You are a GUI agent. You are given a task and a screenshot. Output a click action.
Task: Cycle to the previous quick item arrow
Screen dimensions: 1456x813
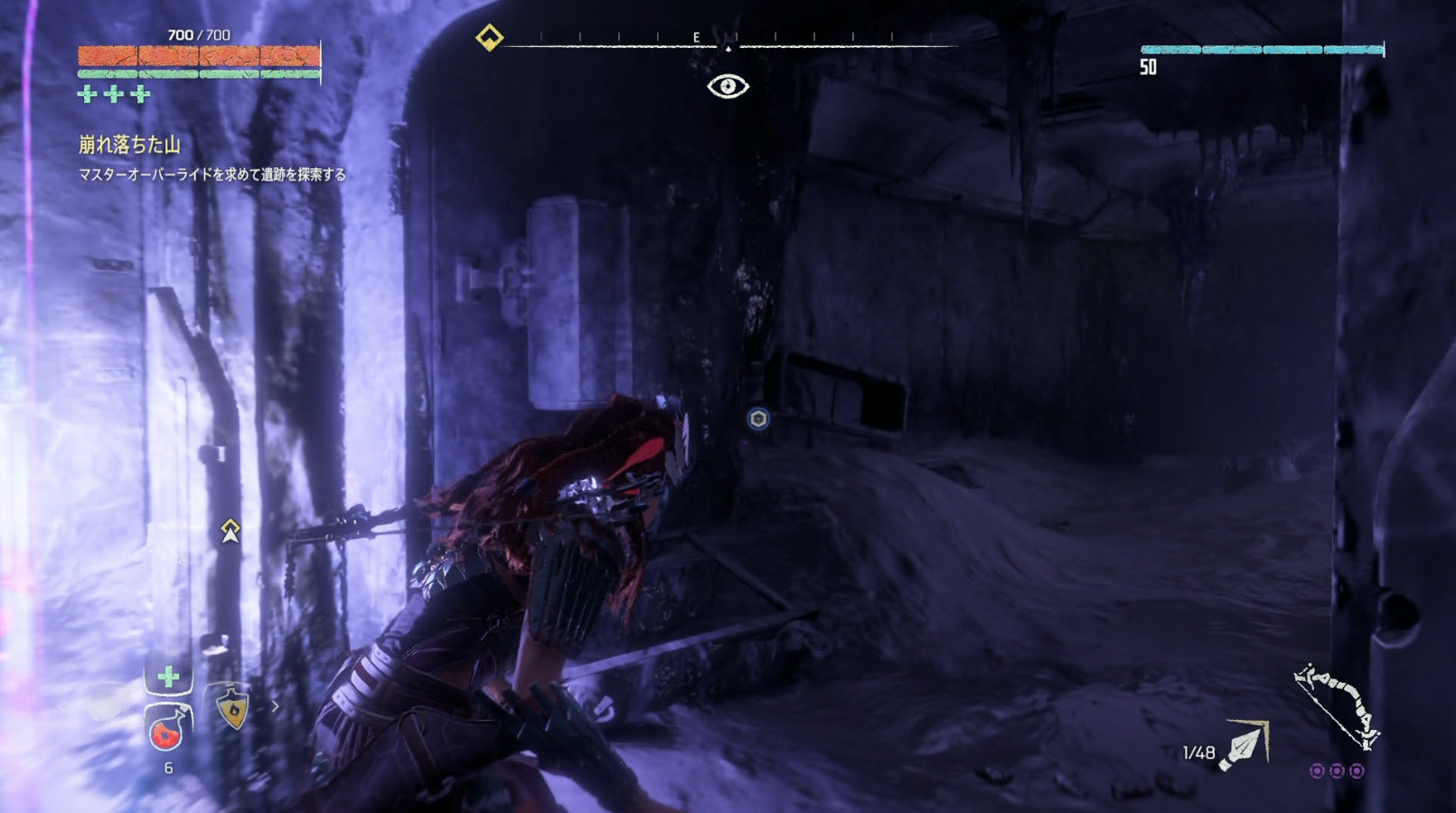[62, 707]
